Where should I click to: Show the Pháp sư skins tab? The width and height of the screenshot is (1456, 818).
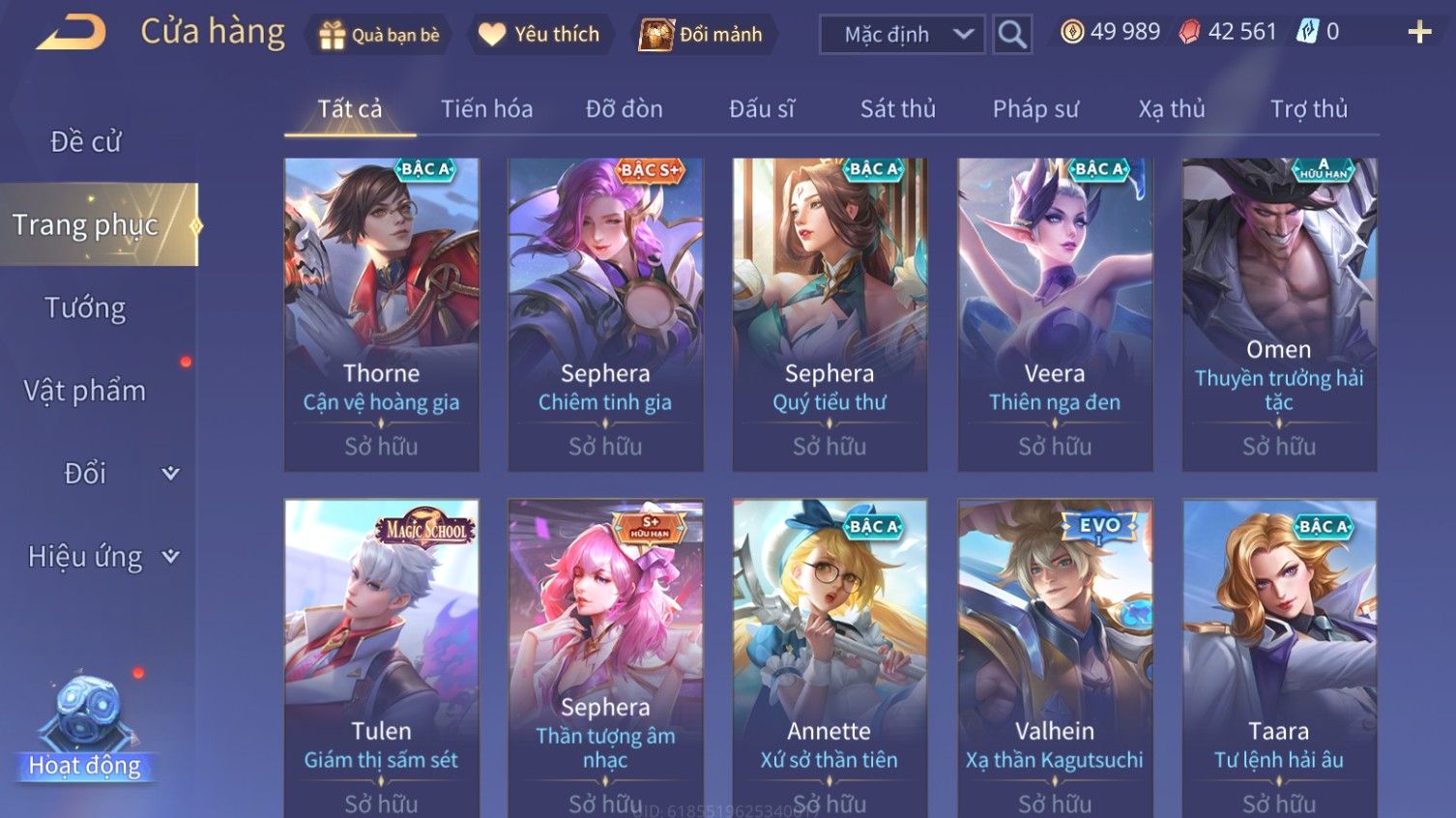click(1034, 109)
